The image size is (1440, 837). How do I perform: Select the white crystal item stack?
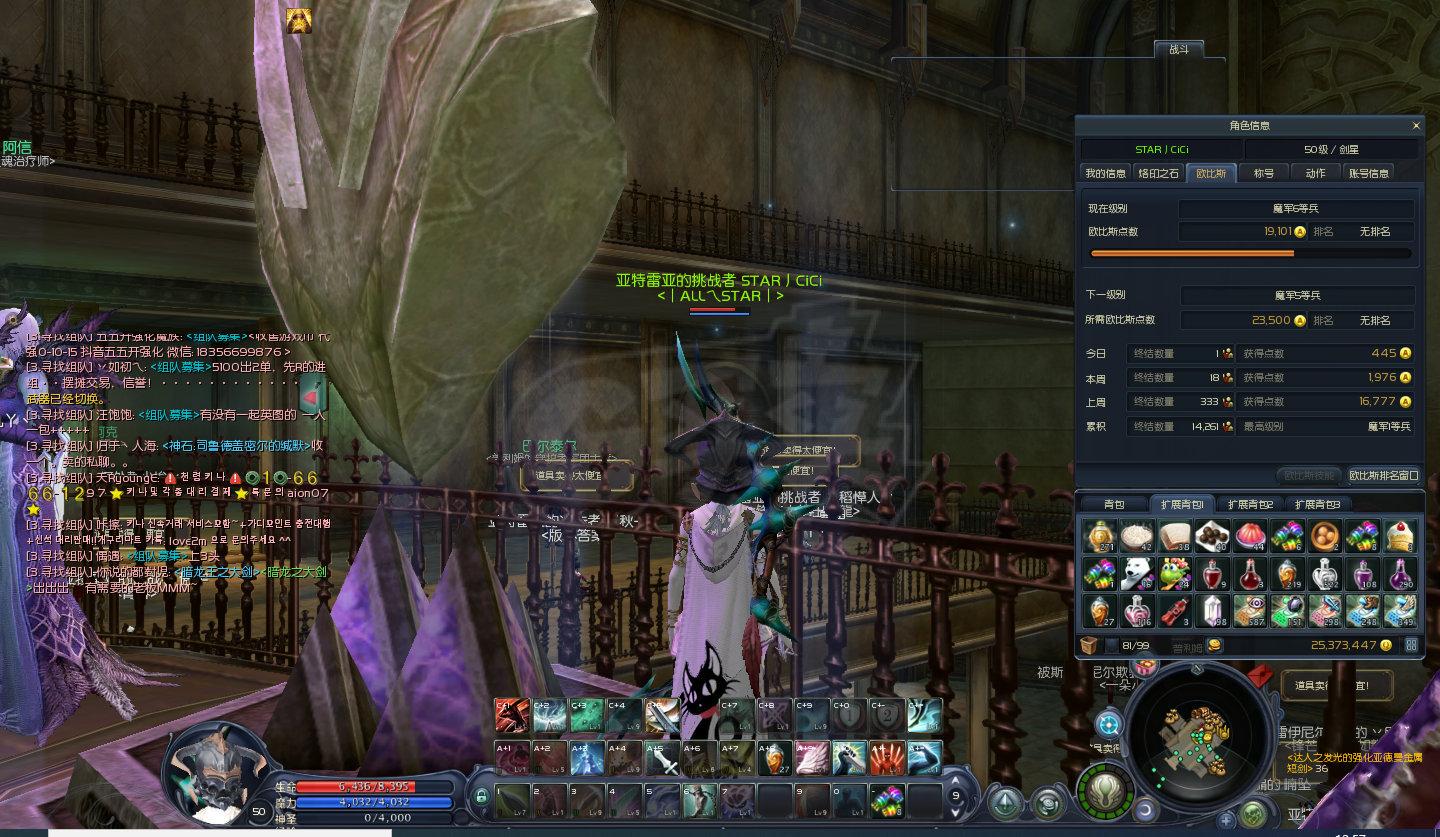point(1212,610)
